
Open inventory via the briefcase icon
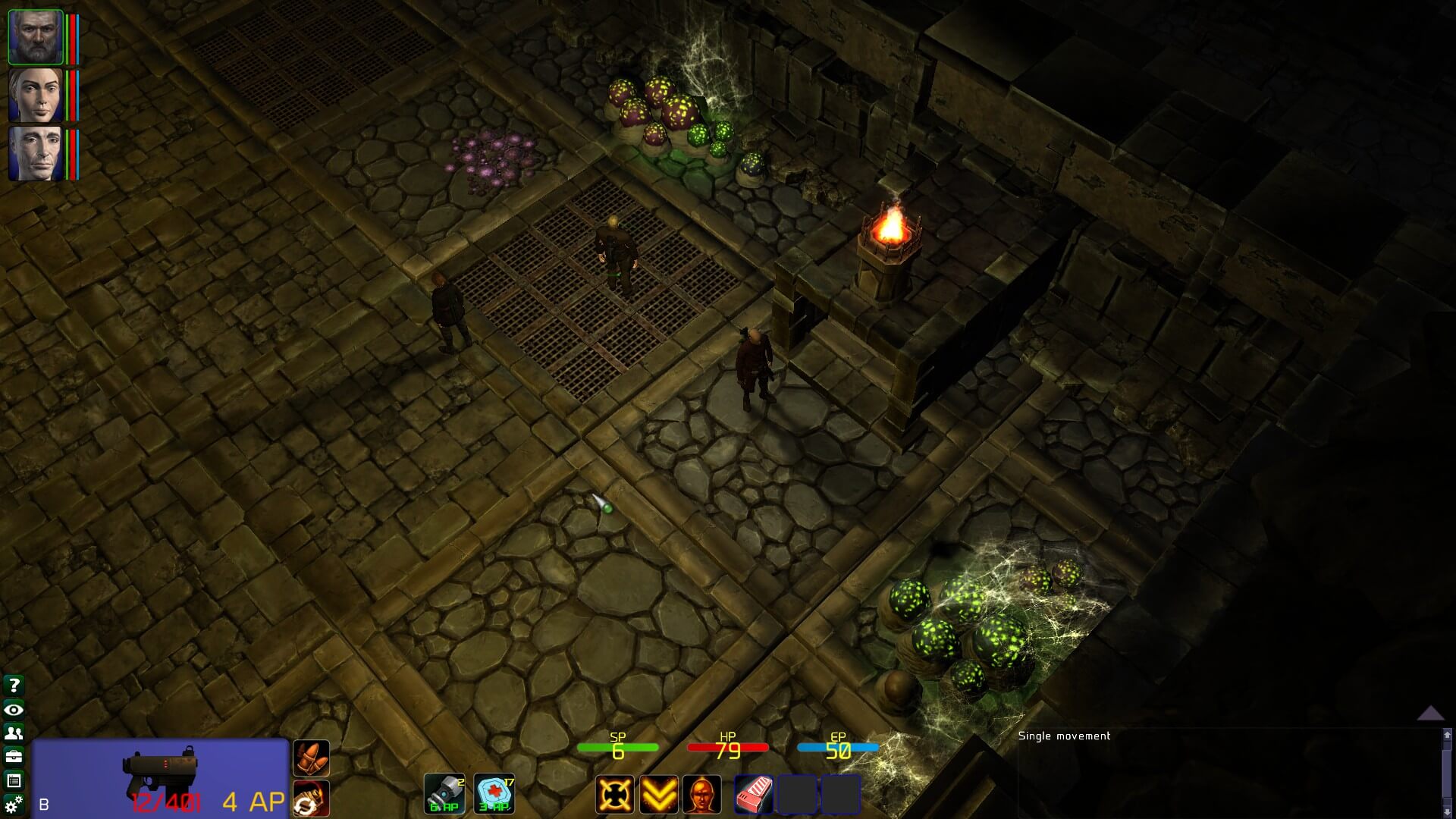(14, 757)
